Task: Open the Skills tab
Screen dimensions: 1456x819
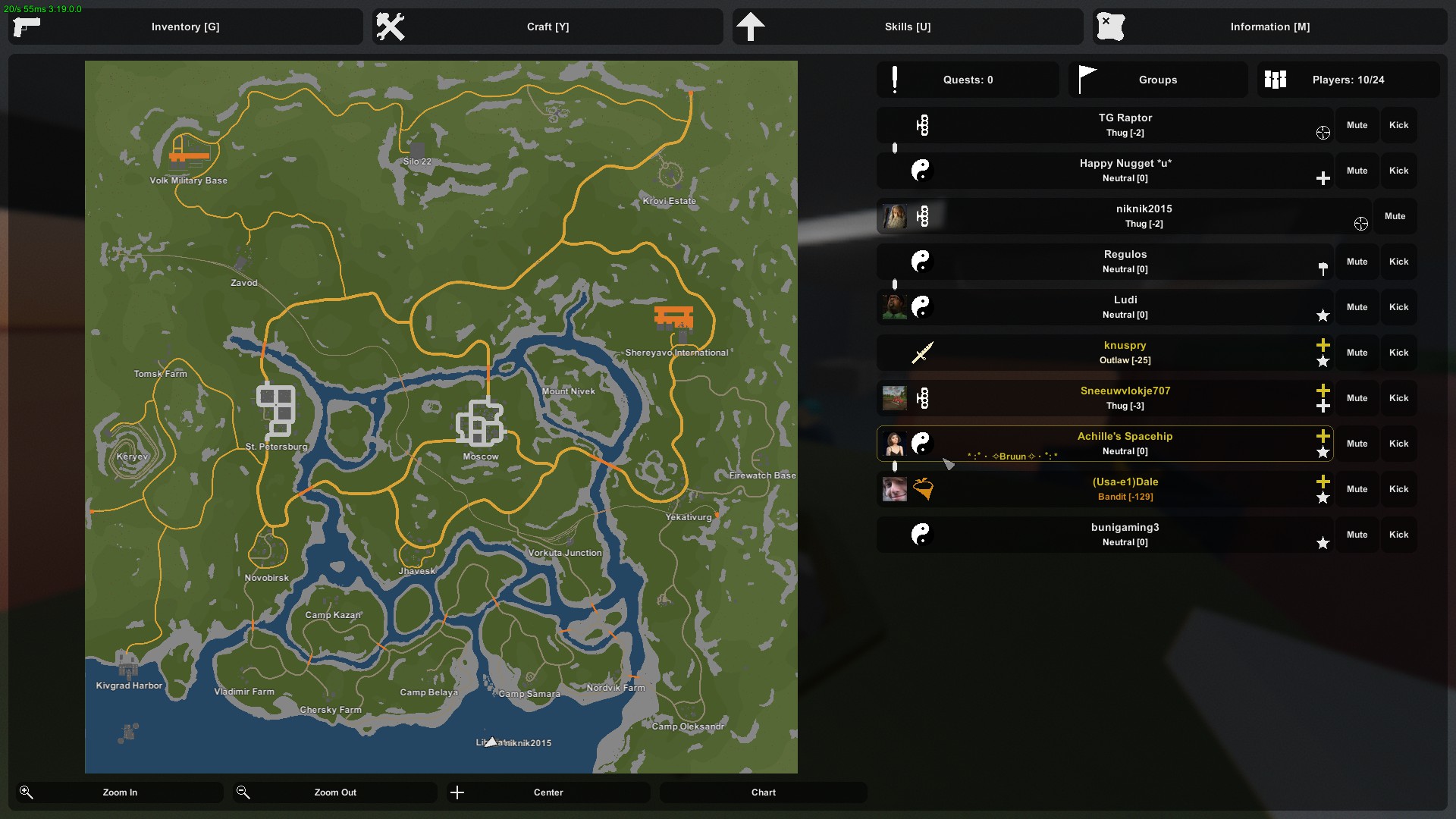Action: (907, 27)
